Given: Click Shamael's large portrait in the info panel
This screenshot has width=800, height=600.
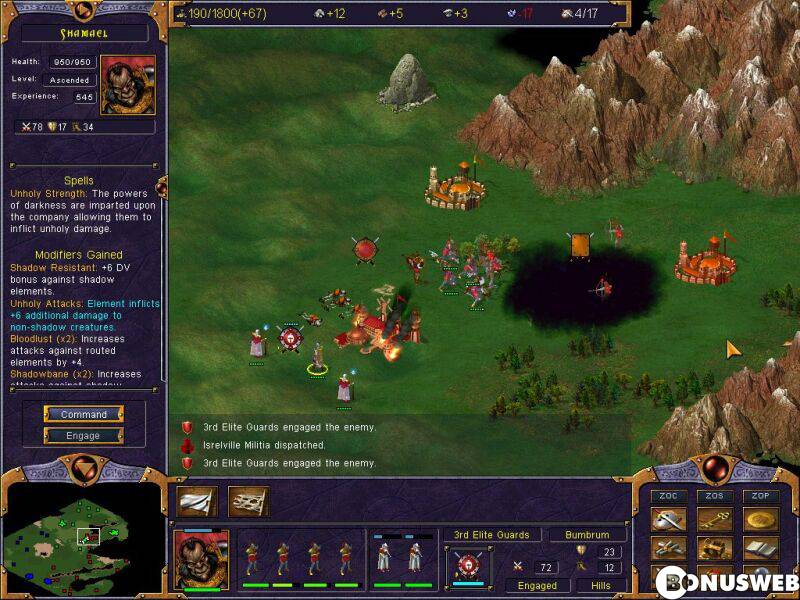Looking at the screenshot, I should [128, 86].
